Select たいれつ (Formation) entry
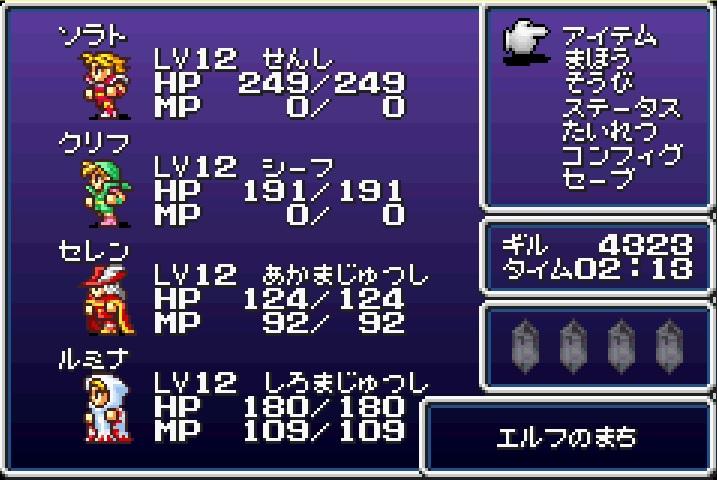This screenshot has width=717, height=480. point(609,131)
